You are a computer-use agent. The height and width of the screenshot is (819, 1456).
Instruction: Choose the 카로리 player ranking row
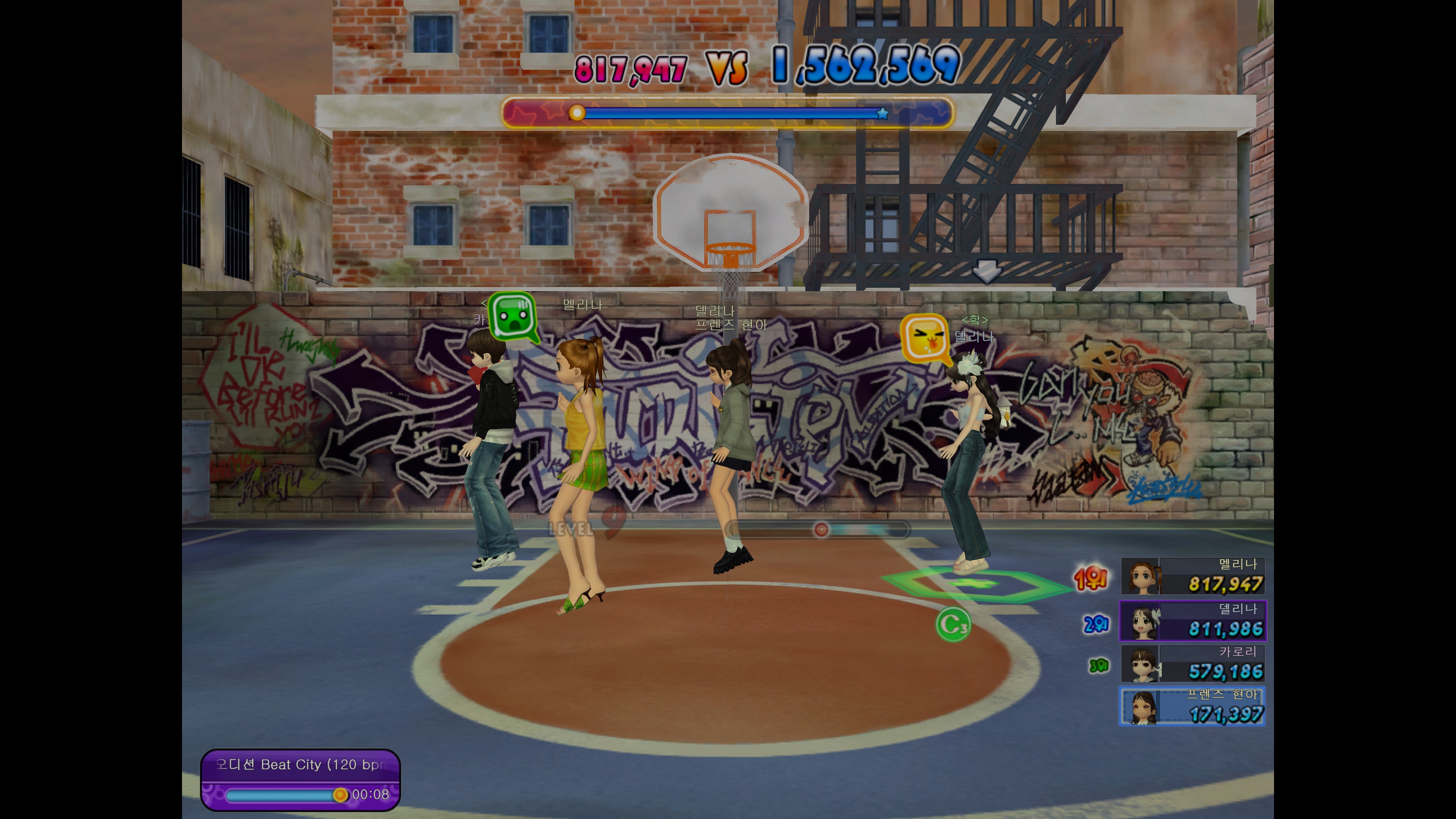pos(1192,664)
